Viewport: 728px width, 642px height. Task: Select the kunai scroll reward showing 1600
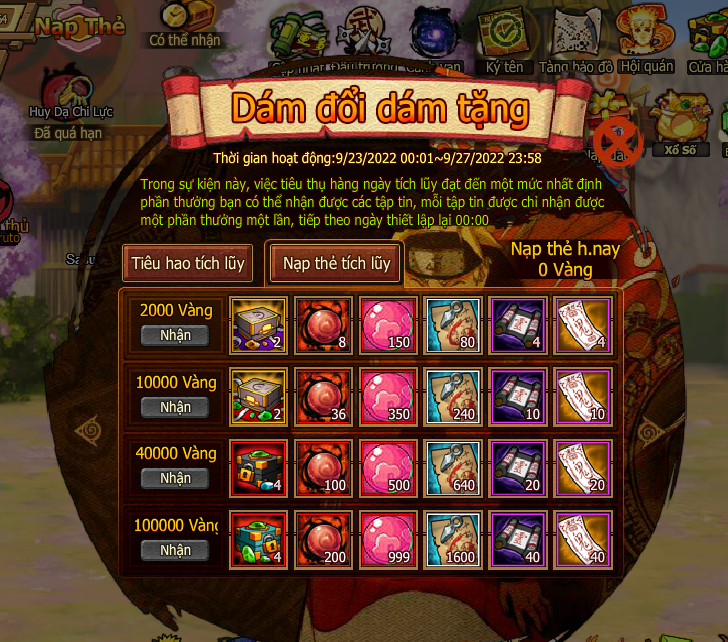pyautogui.click(x=452, y=536)
